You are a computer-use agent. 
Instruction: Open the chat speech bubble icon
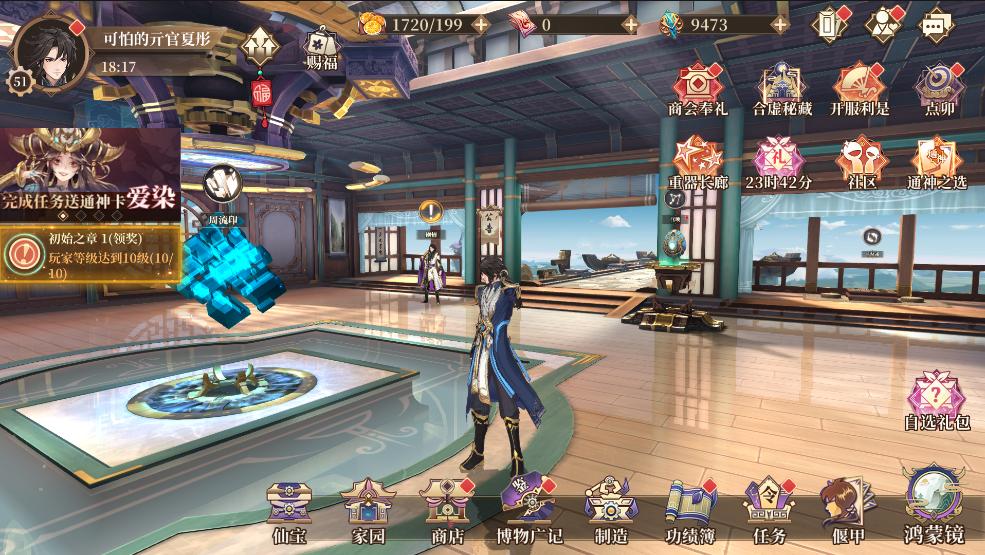tap(935, 24)
